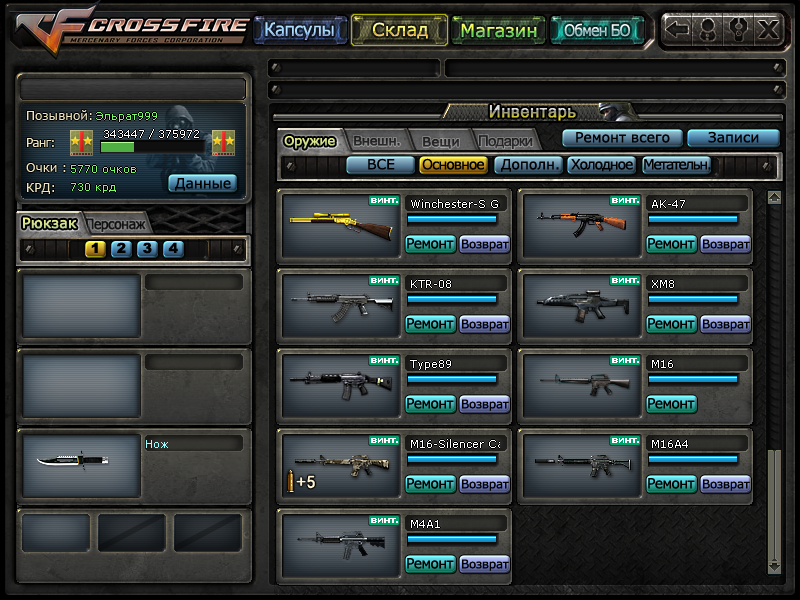Show player details with Данные button
Viewport: 800px width, 600px height.
click(x=202, y=183)
